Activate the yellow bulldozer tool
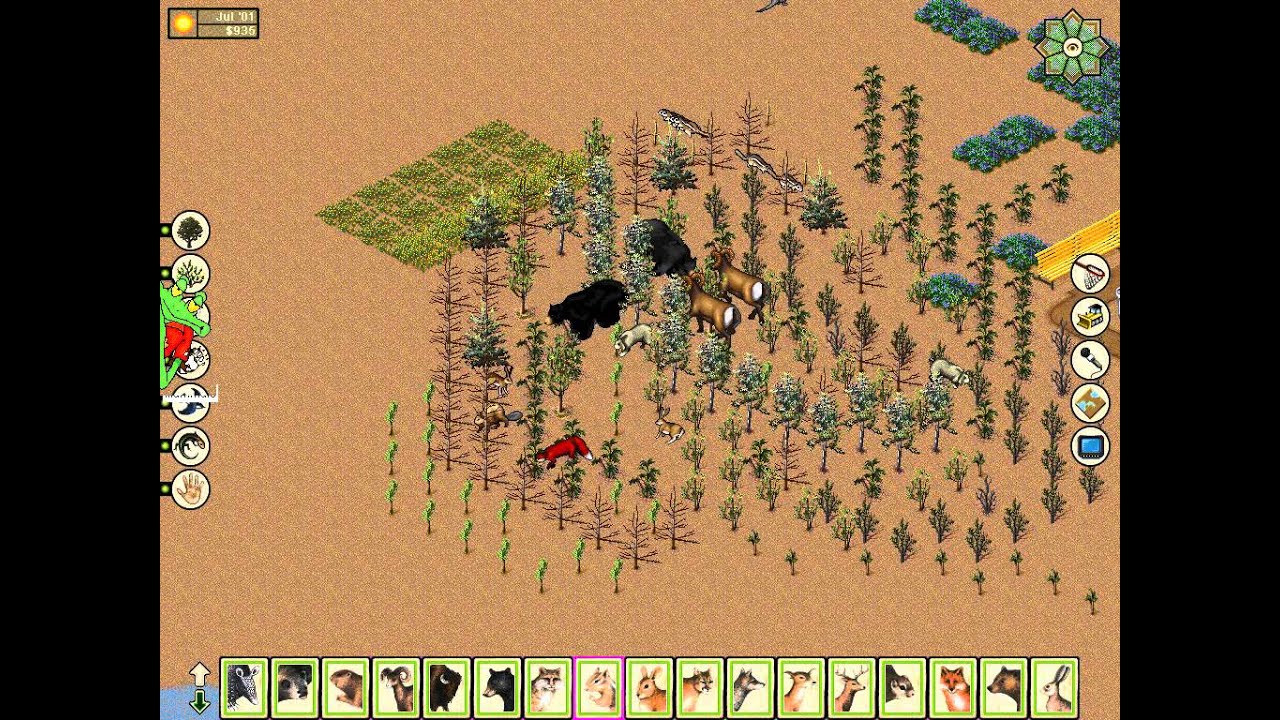This screenshot has height=720, width=1280. pos(1091,316)
